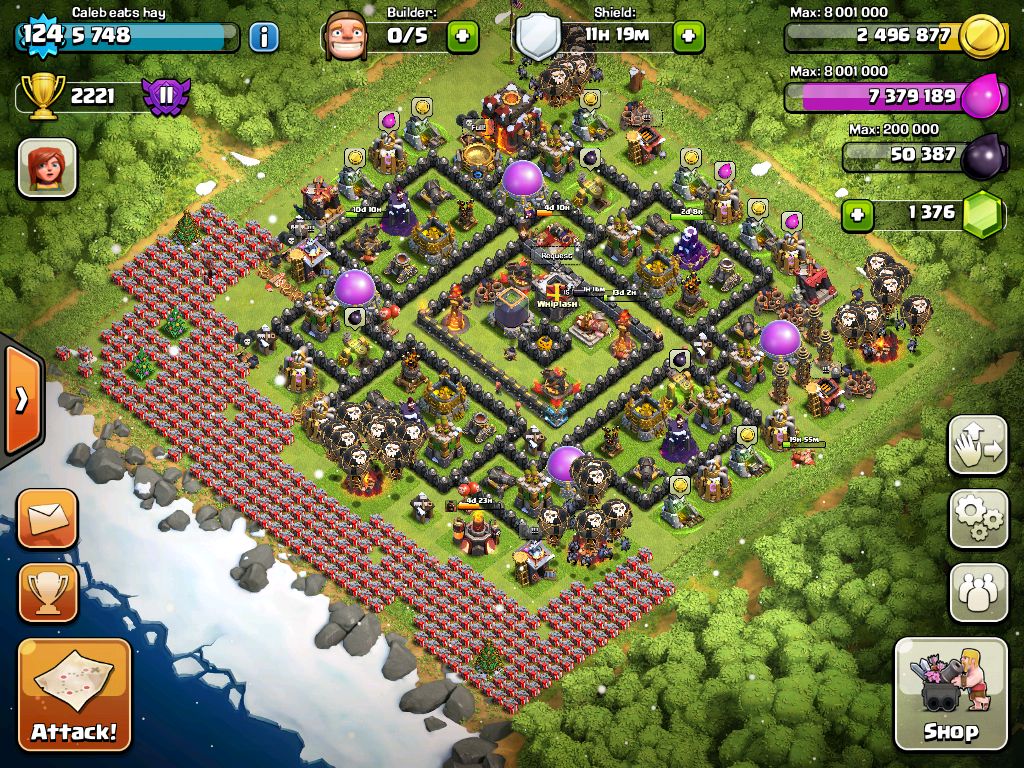Expand the clan chat side arrow
Viewport: 1024px width, 768px height.
20,400
